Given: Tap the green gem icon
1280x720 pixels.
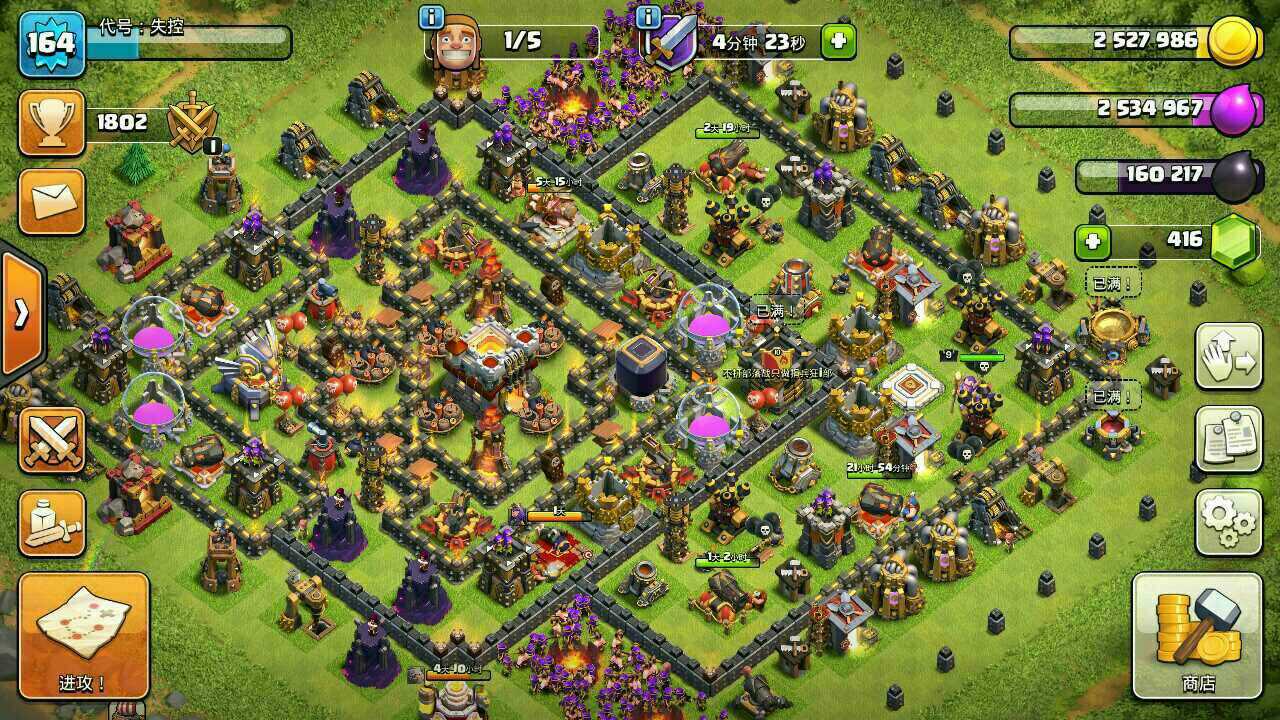Looking at the screenshot, I should pyautogui.click(x=1234, y=241).
